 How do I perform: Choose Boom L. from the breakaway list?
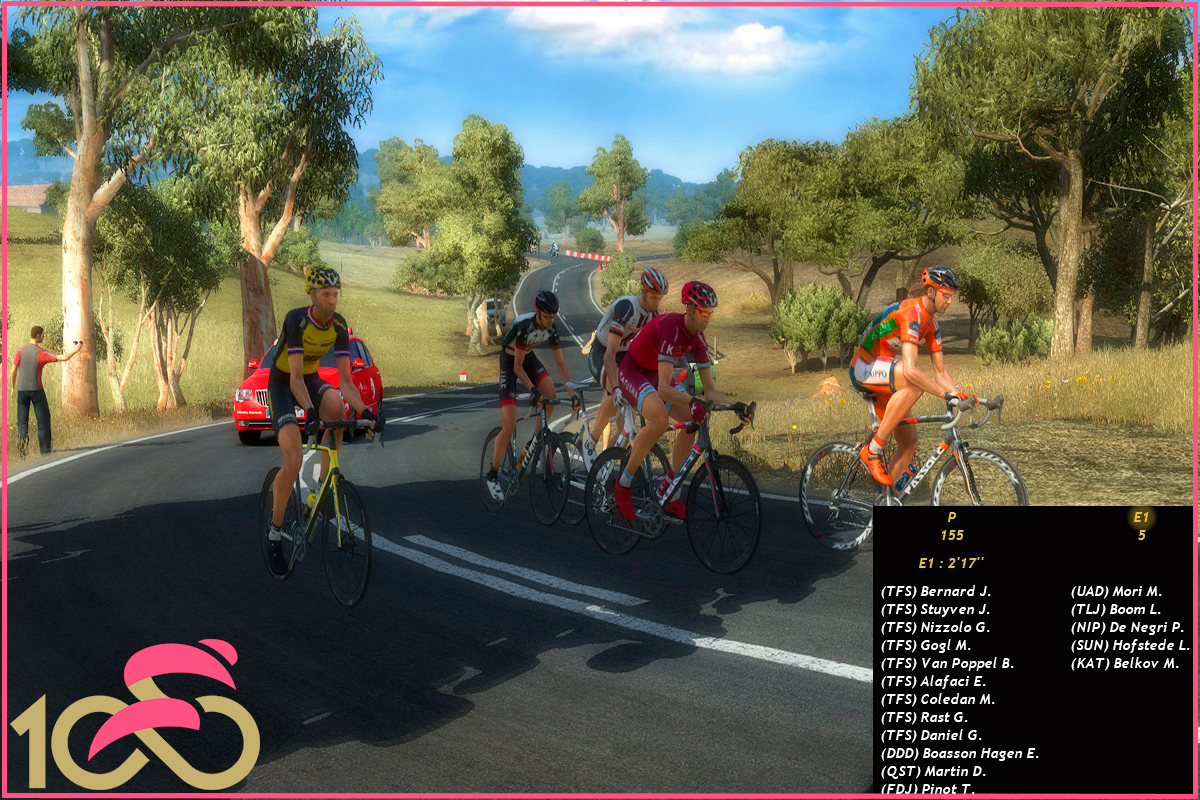1116,609
